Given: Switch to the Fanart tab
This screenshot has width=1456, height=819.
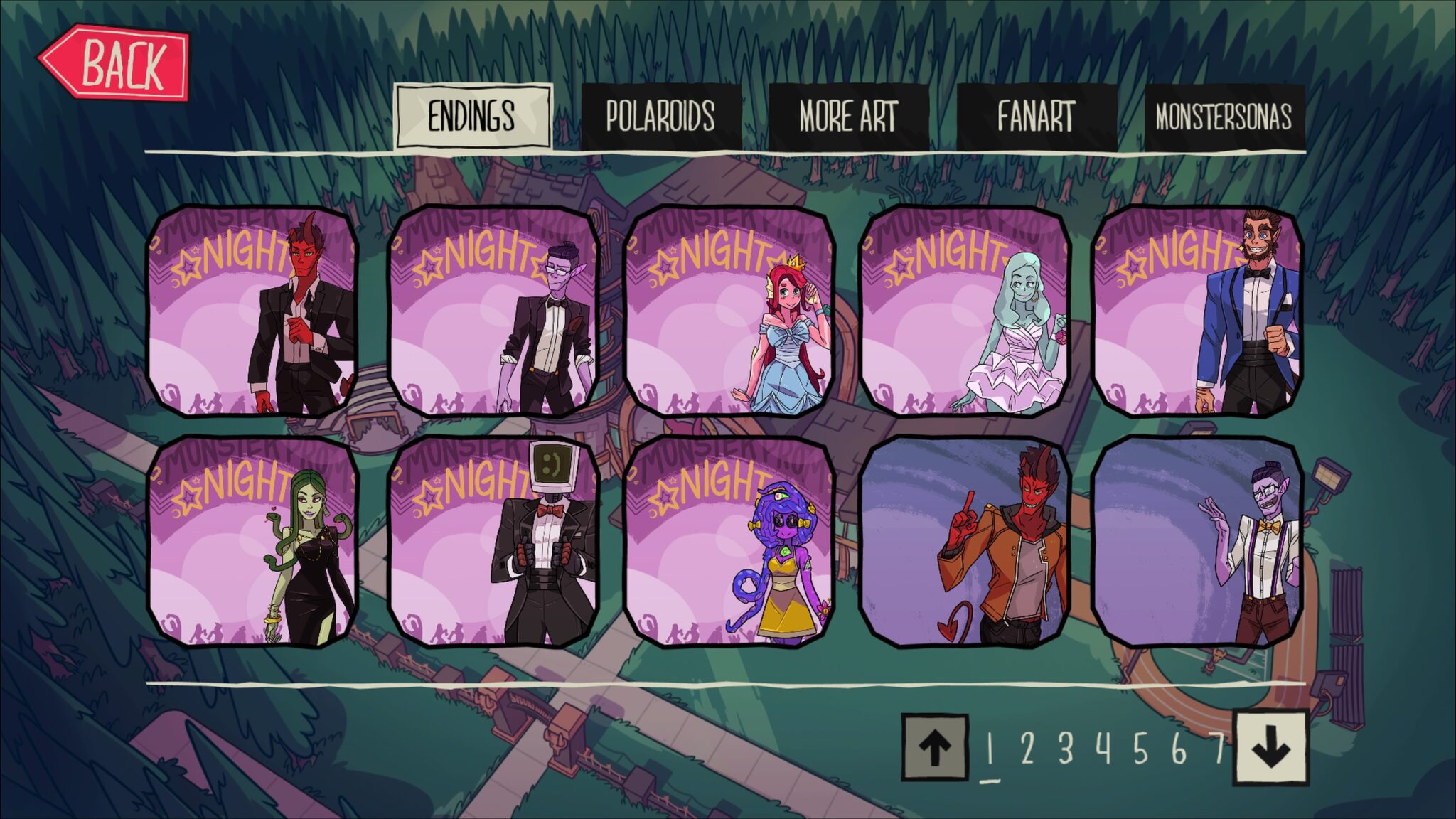Looking at the screenshot, I should pos(1033,112).
